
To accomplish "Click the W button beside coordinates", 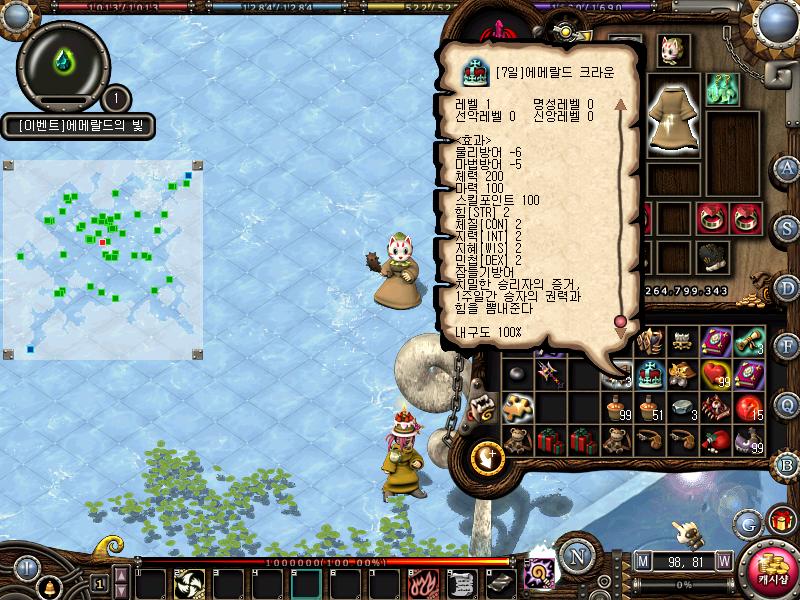I will coord(723,560).
